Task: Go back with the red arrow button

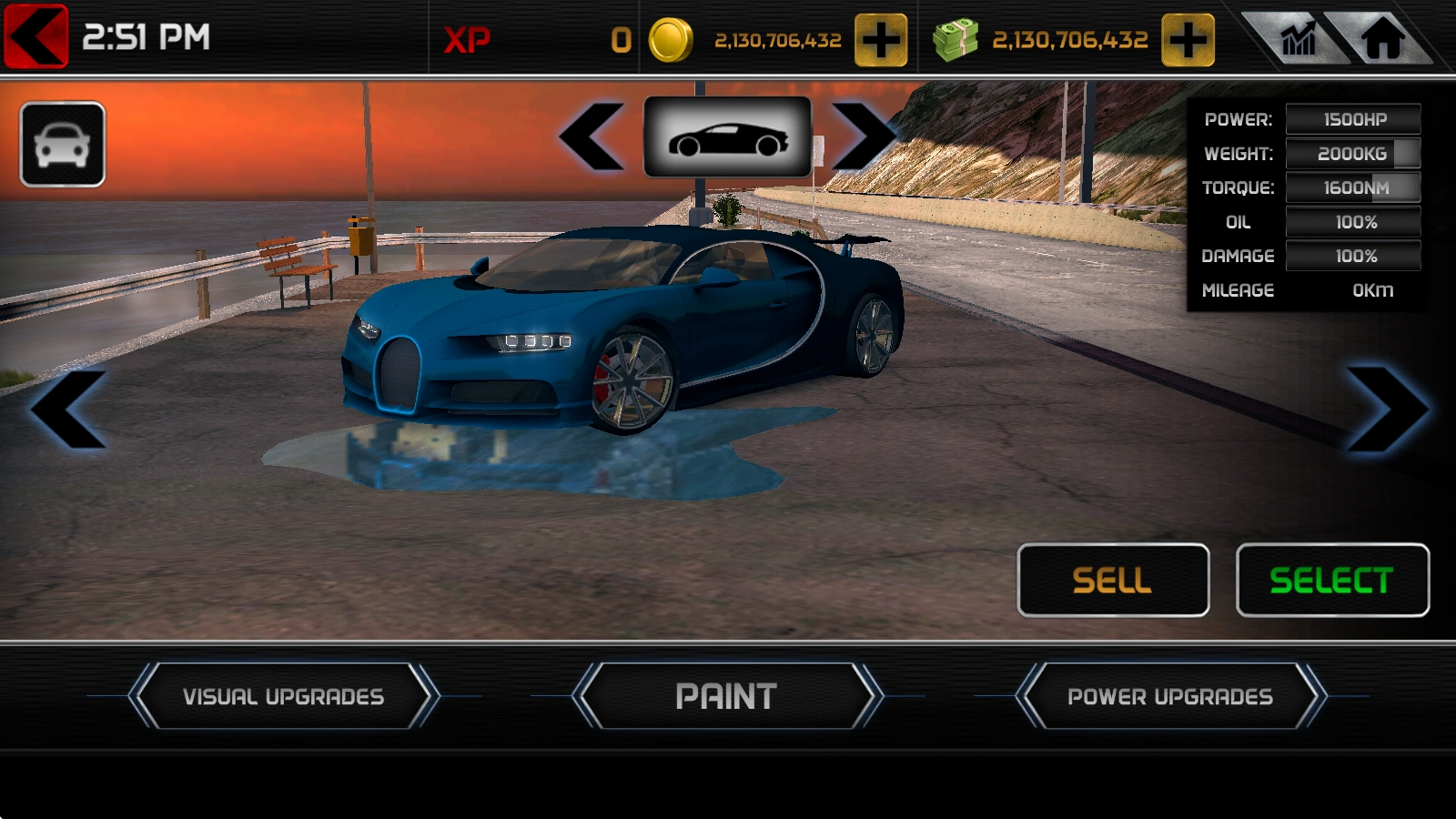Action: pos(36,36)
